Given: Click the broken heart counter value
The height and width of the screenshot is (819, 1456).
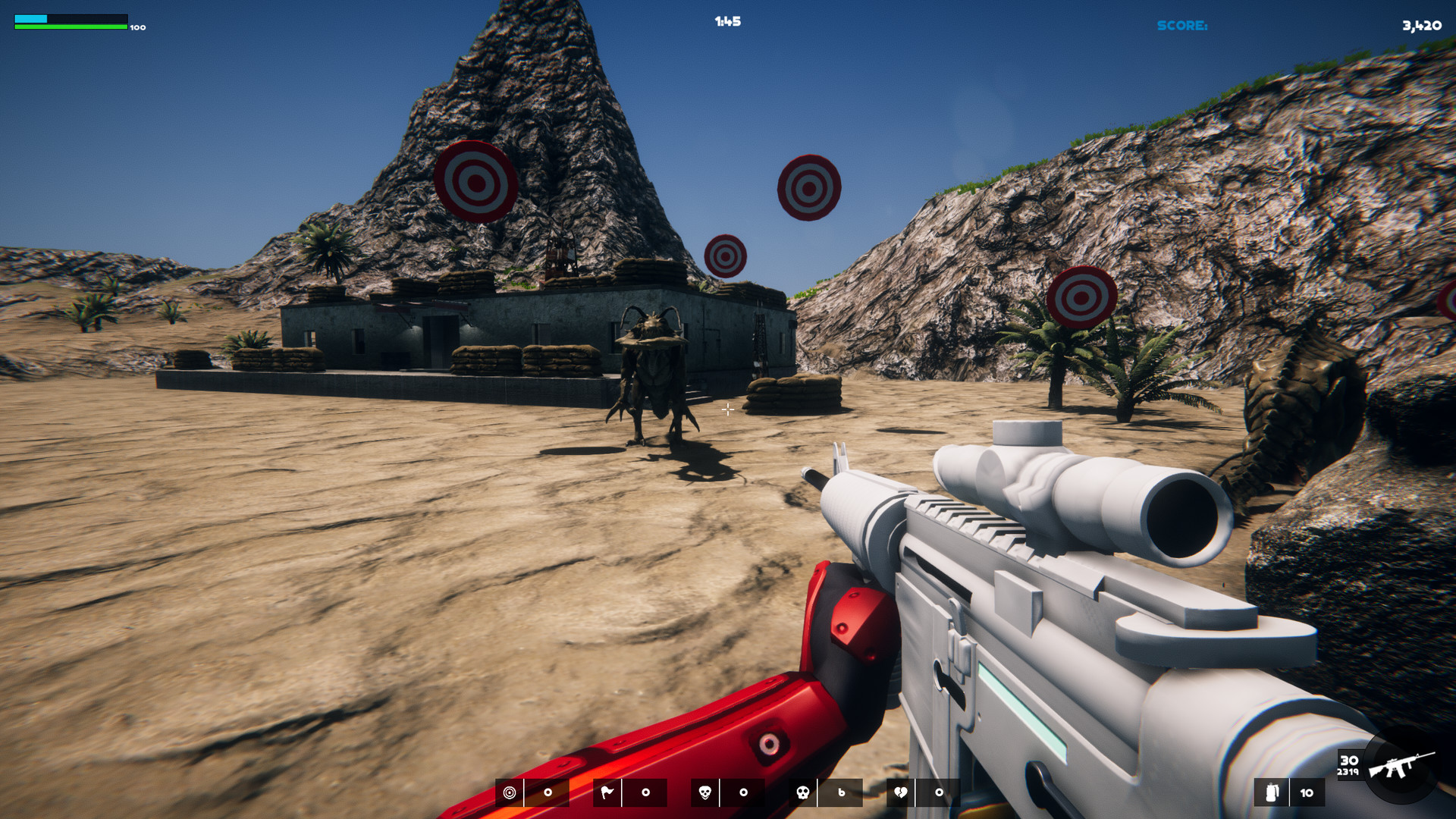Looking at the screenshot, I should 940,793.
